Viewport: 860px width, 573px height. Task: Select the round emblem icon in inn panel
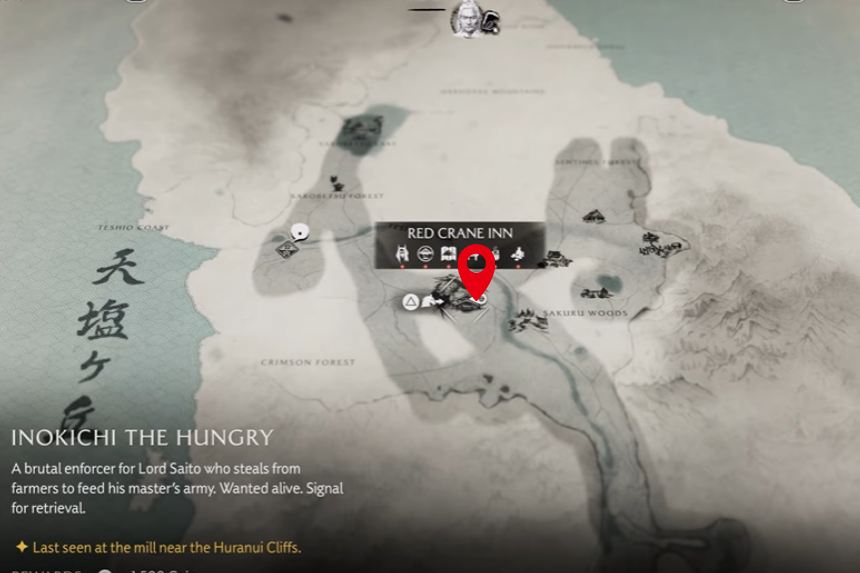coord(425,253)
